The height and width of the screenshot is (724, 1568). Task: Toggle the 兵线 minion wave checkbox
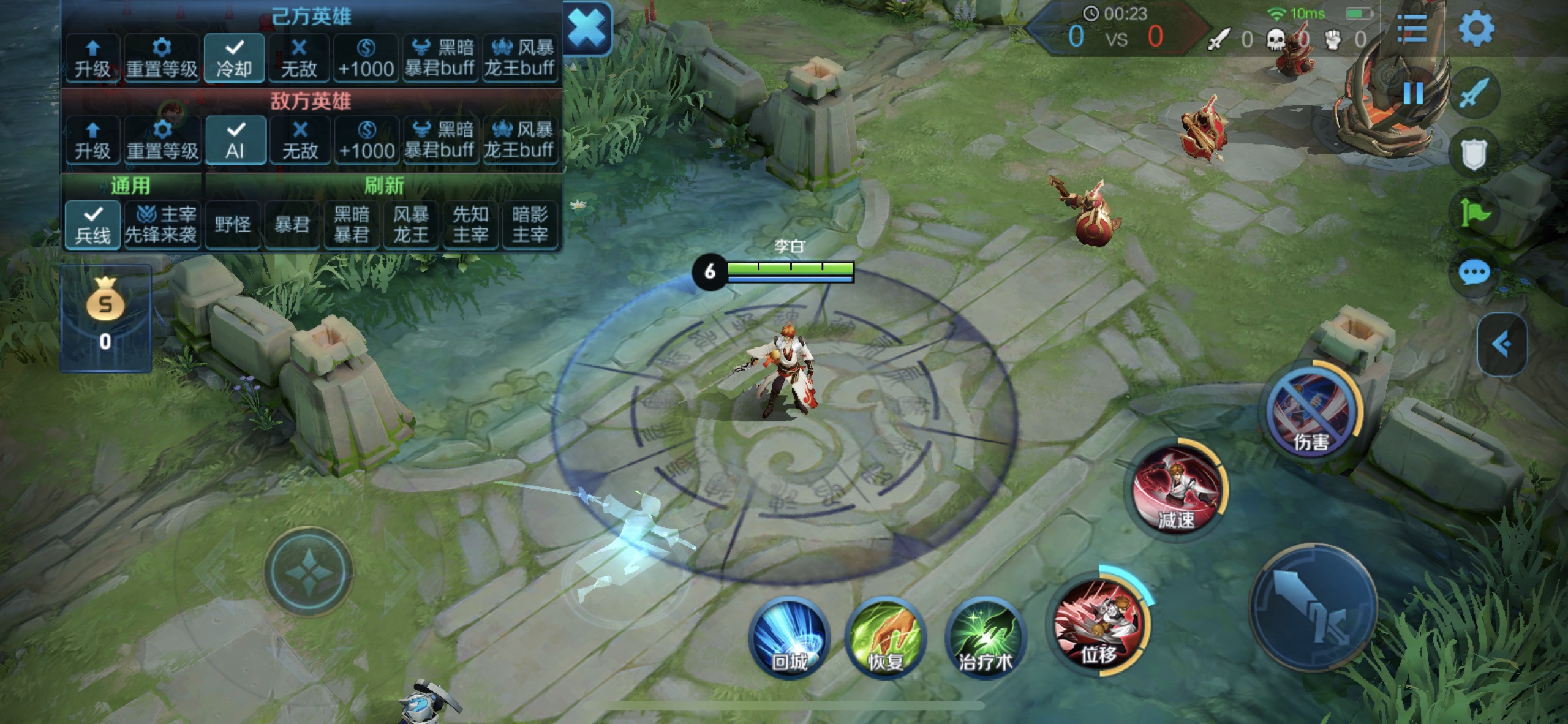pos(92,225)
